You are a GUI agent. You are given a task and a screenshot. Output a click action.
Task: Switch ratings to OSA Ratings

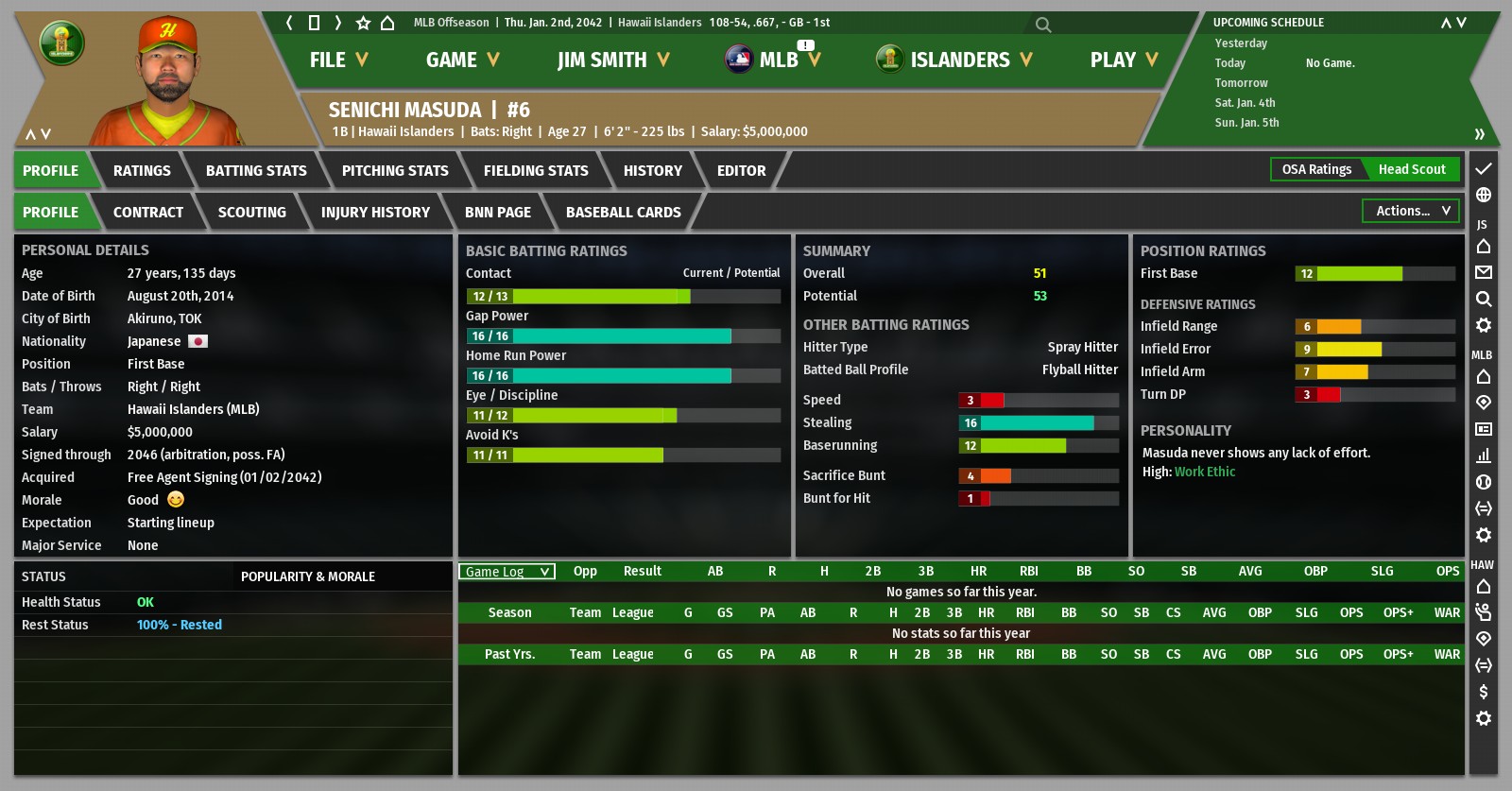(1316, 169)
